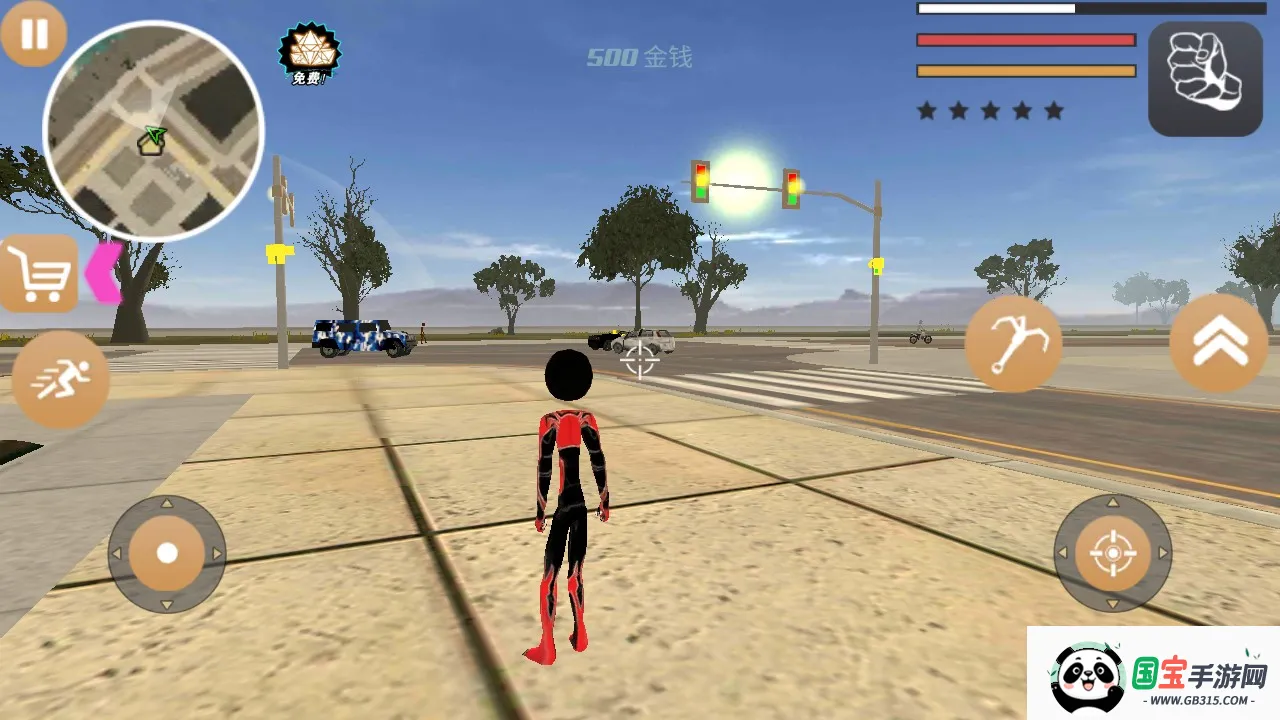Visit the panda GB315 watermark logo

tap(1154, 674)
